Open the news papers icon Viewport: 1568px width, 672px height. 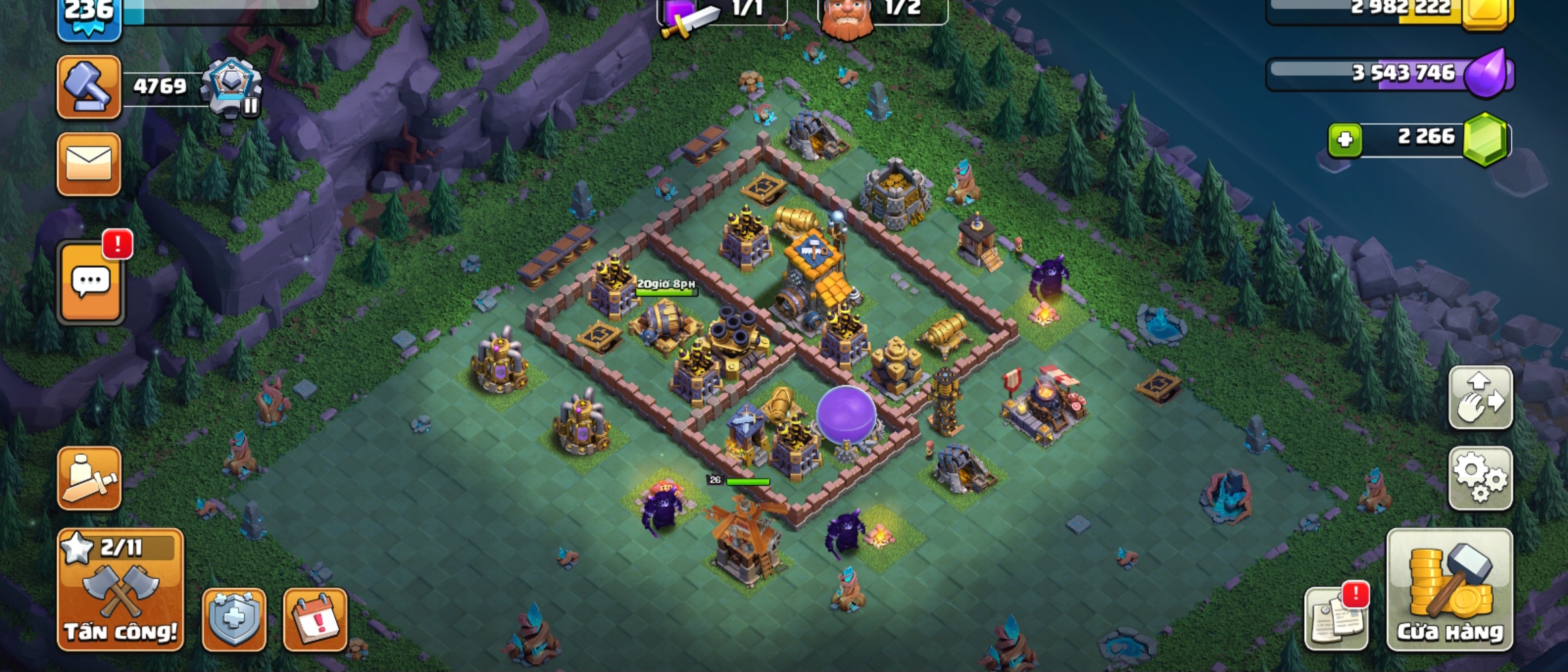tap(1336, 618)
